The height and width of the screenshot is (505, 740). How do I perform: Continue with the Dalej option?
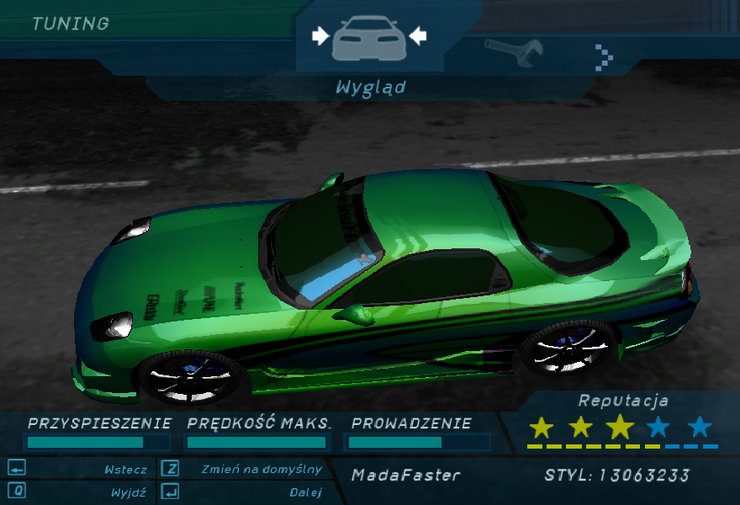pos(304,492)
